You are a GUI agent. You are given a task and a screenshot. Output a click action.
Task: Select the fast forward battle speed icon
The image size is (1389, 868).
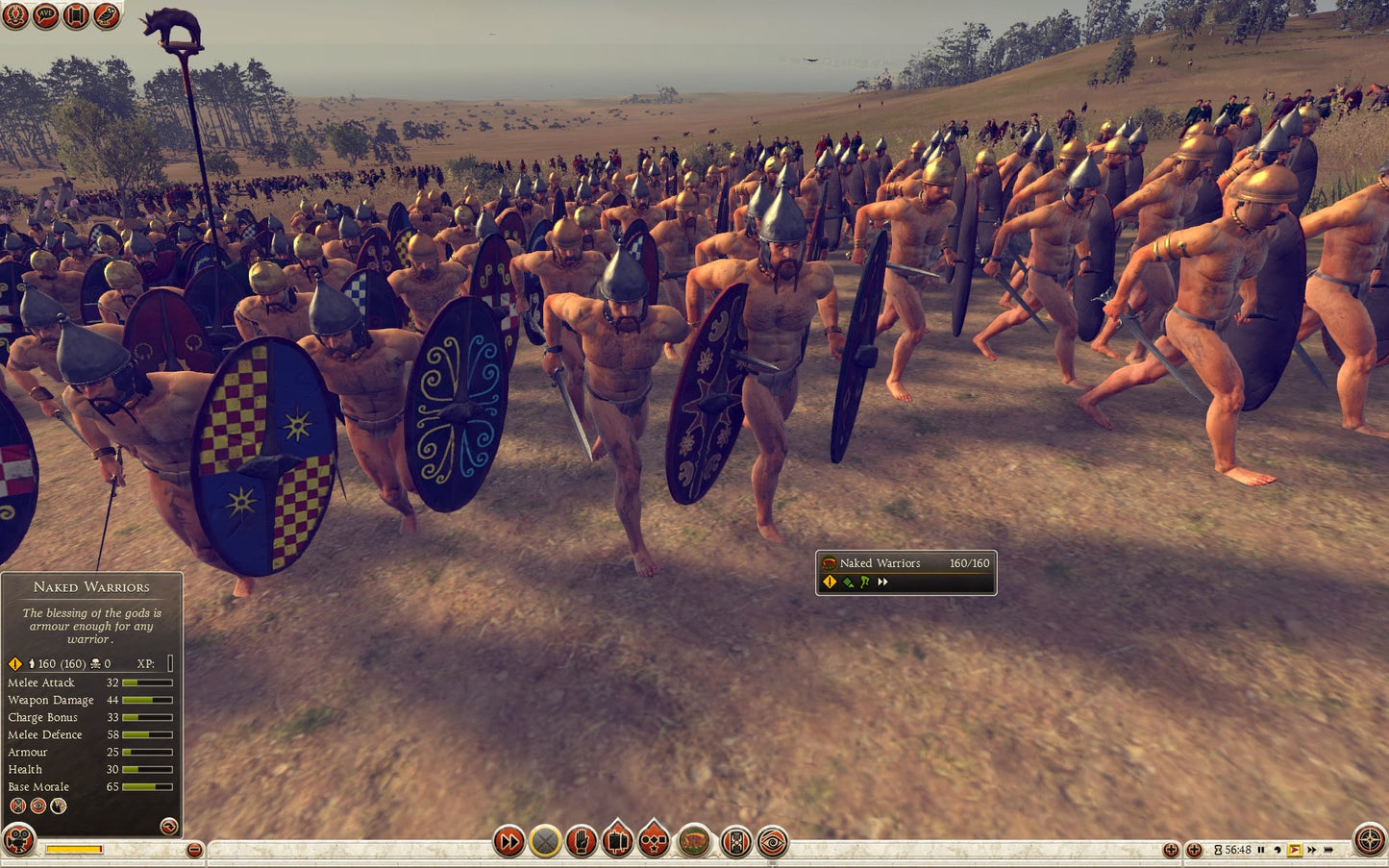click(x=508, y=840)
